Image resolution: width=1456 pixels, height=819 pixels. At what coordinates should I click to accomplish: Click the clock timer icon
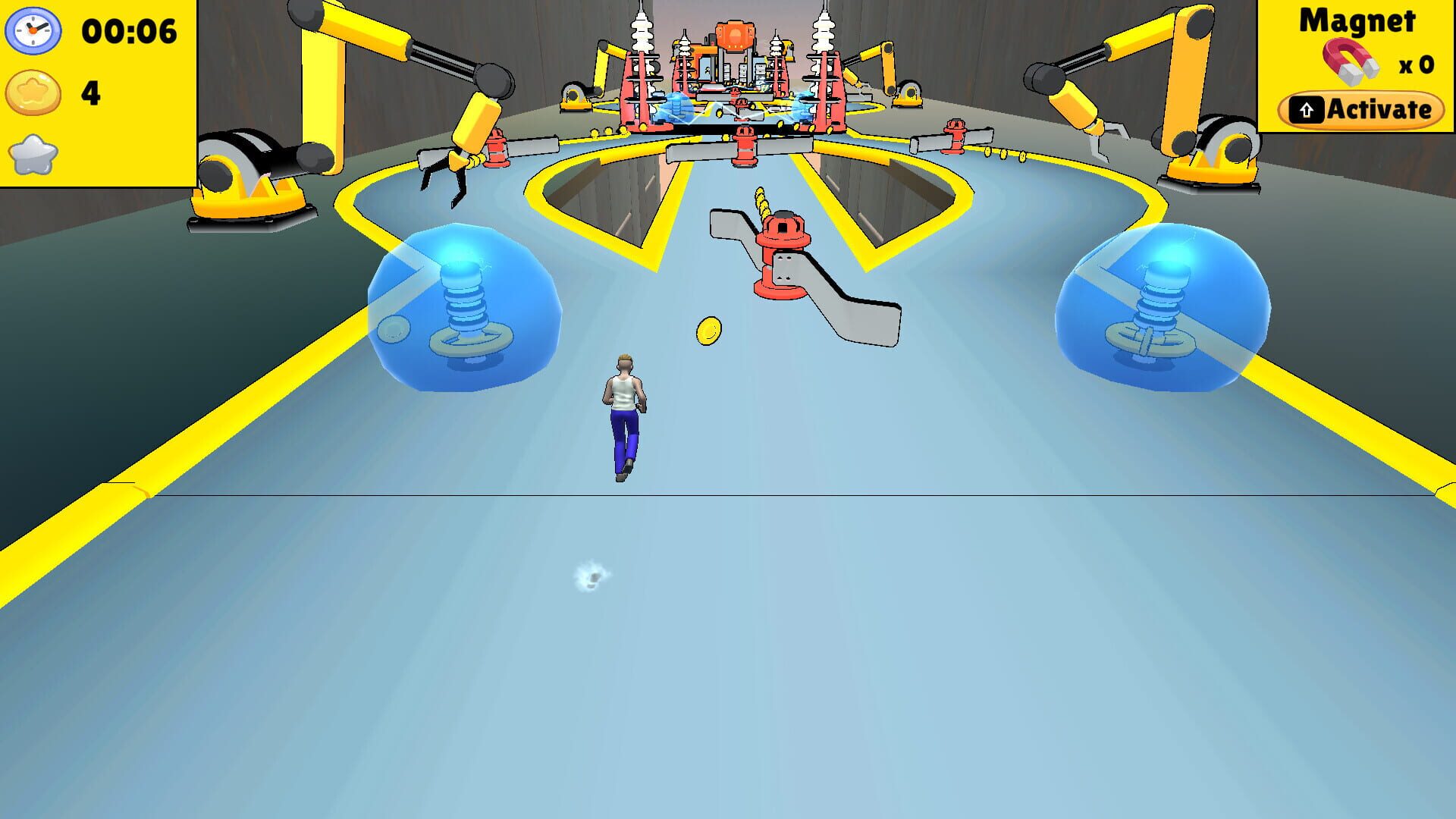[33, 32]
